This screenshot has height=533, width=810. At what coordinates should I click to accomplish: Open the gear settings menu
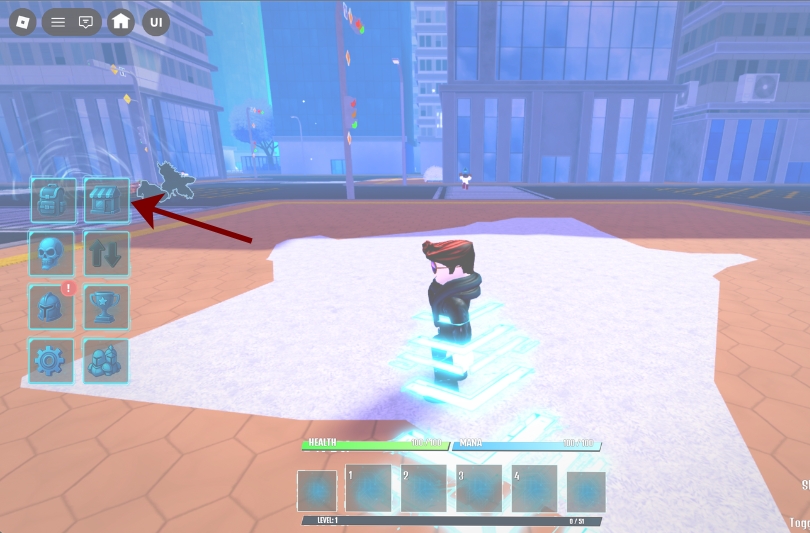[52, 360]
